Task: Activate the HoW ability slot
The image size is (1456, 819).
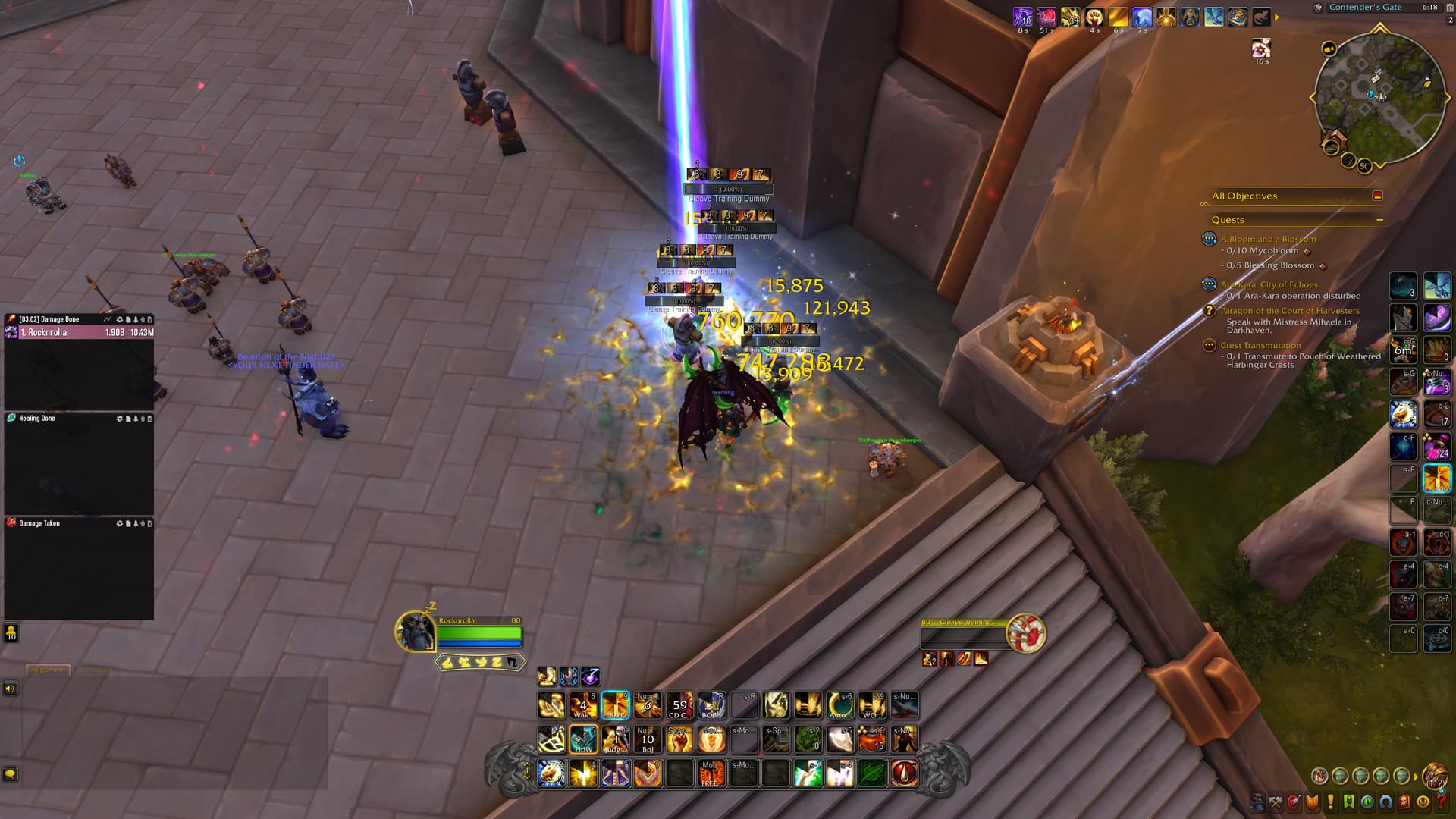Action: 583,739
